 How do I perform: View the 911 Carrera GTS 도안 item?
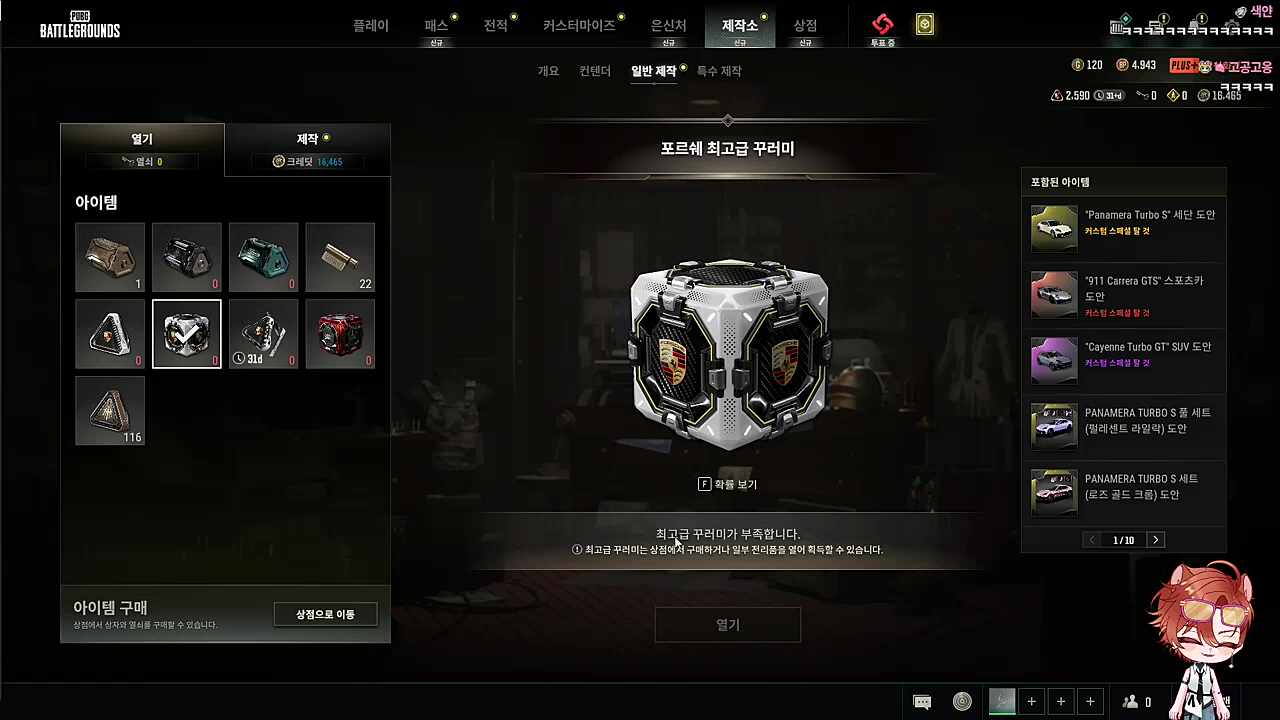[1123, 295]
